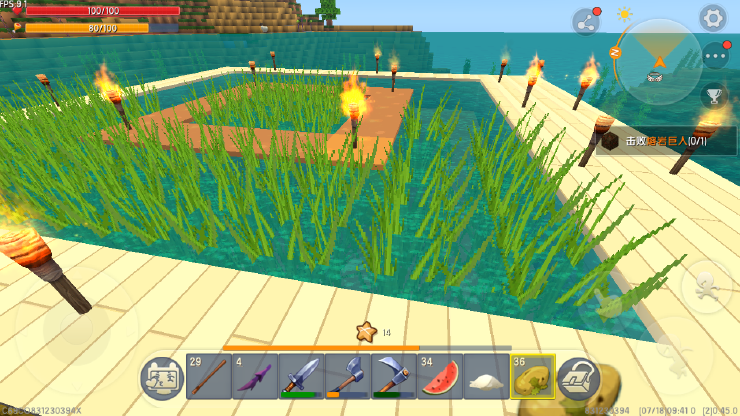Click the circular compass minimap
The image size is (740, 416).
pyautogui.click(x=656, y=56)
